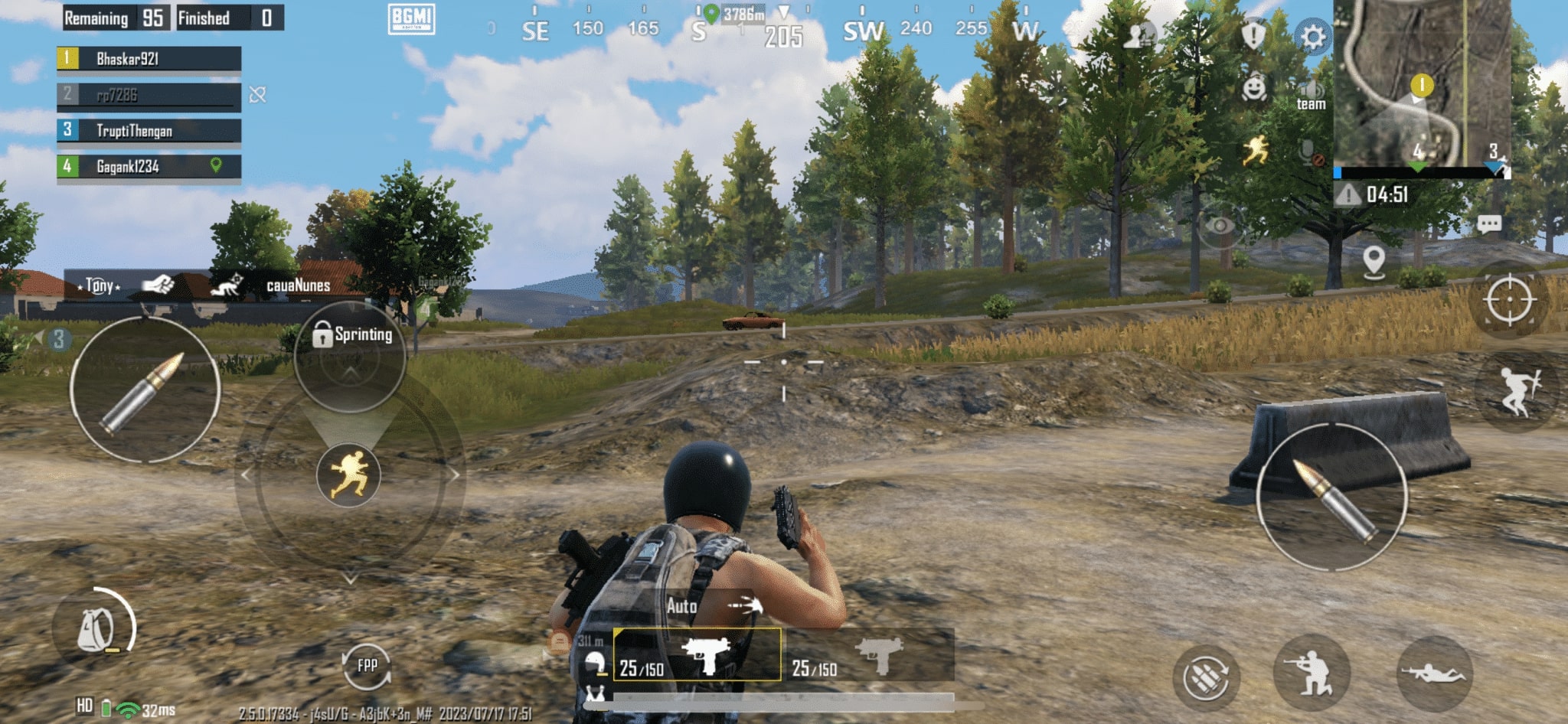This screenshot has width=1568, height=724.
Task: Unlock the Sprinting lock toggle
Action: pos(322,334)
